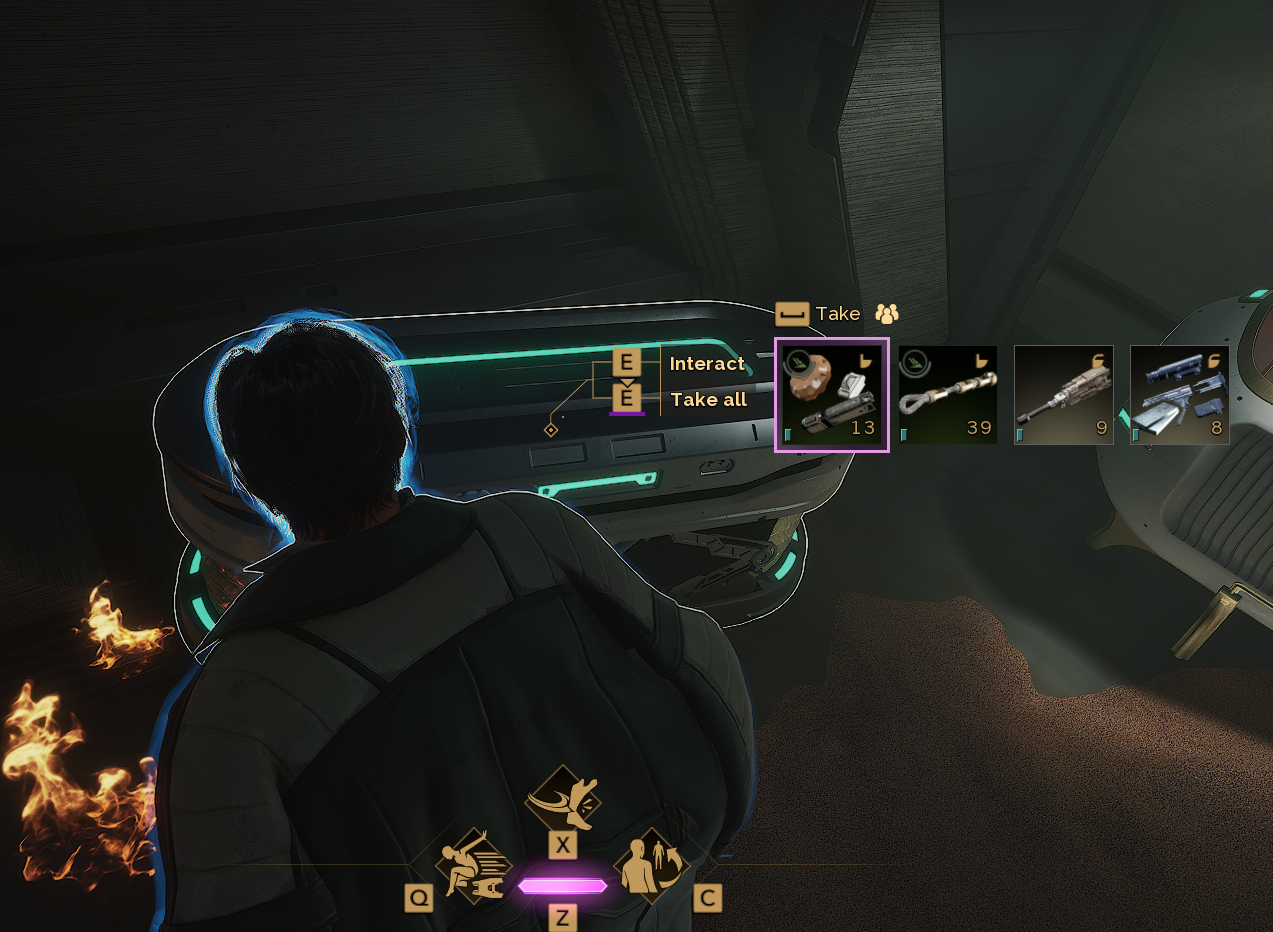Choose the Take all option
Viewport: 1273px width, 932px height.
[x=708, y=400]
